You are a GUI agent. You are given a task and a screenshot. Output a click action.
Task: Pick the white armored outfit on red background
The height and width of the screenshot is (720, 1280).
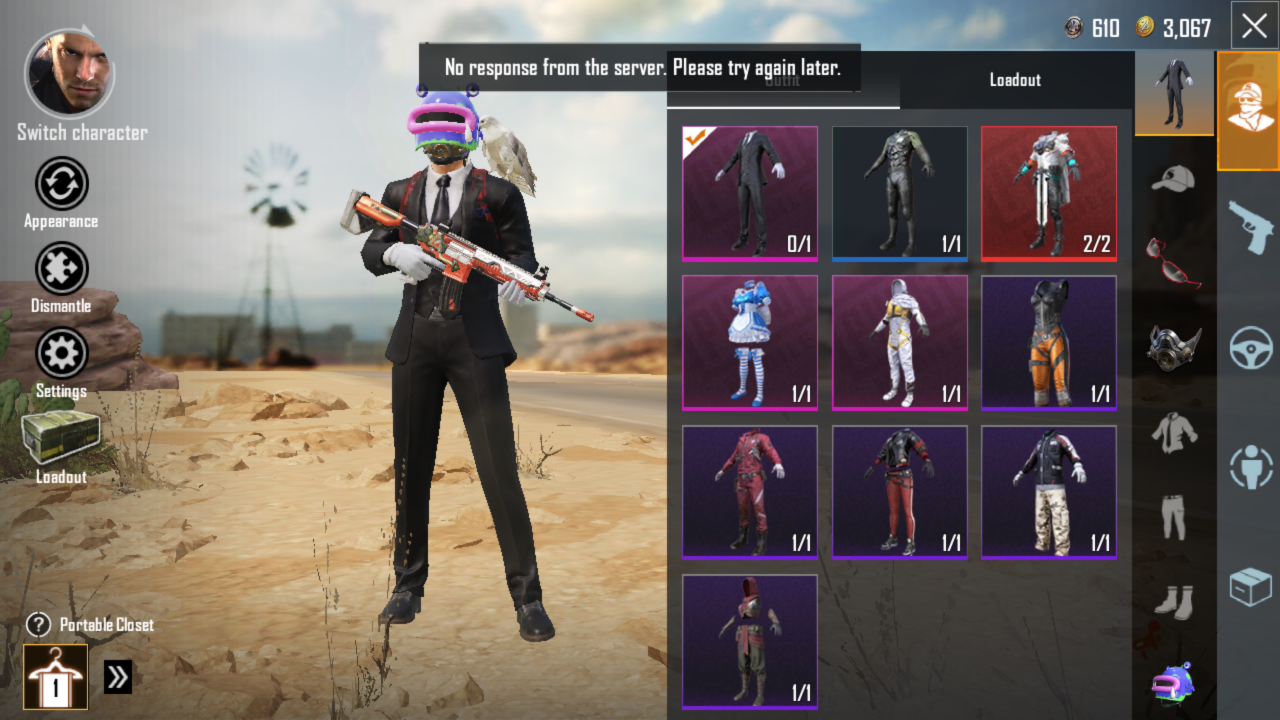[1049, 193]
